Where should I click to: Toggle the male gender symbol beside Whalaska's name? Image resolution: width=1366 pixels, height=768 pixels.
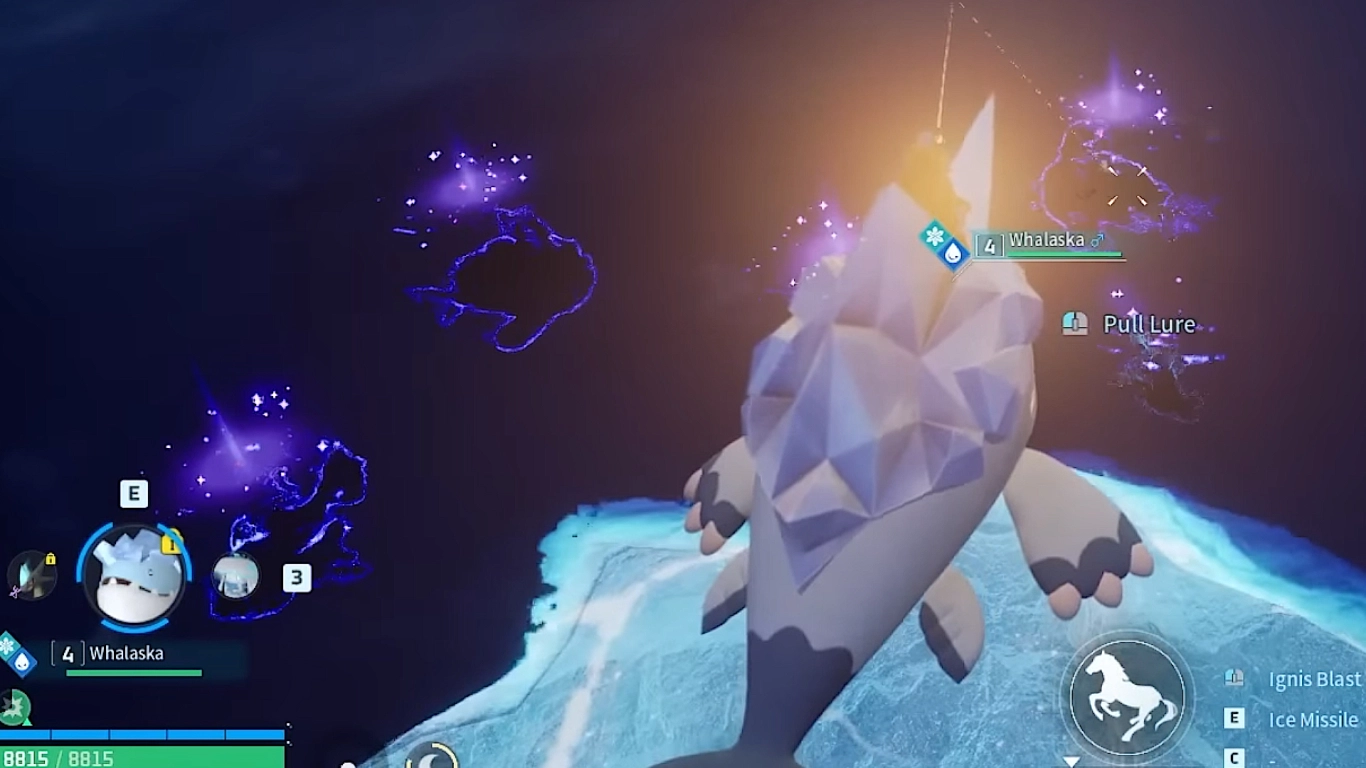(x=1097, y=240)
